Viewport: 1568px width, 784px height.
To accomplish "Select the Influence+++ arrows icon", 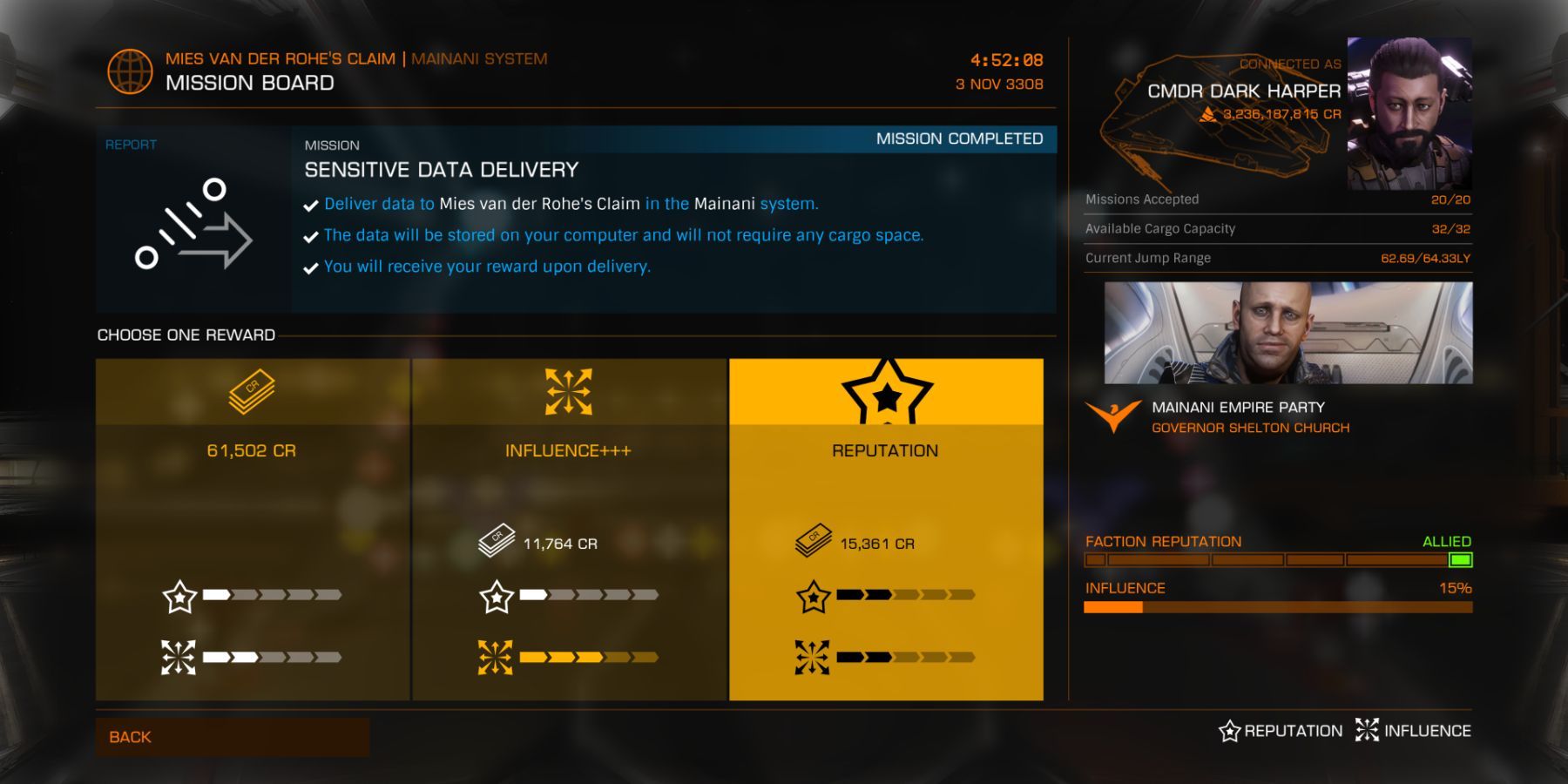I will point(567,392).
